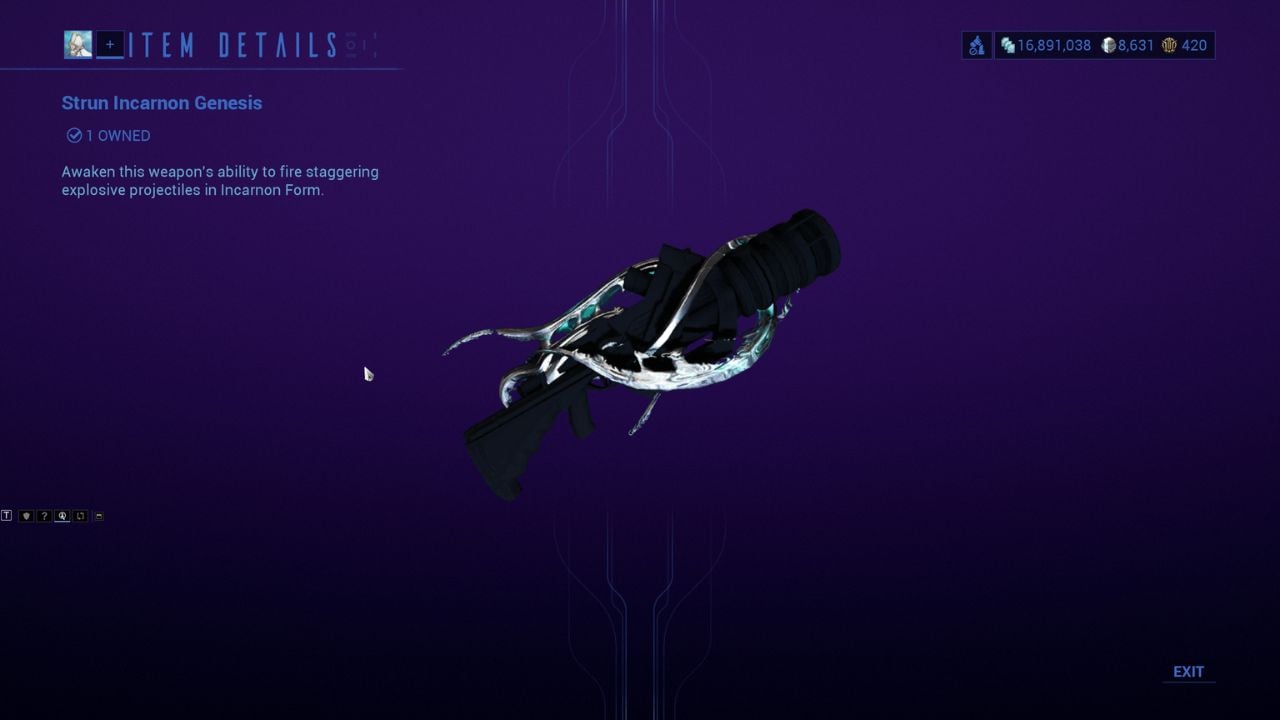
Task: Click the player avatar portrait
Action: 78,44
